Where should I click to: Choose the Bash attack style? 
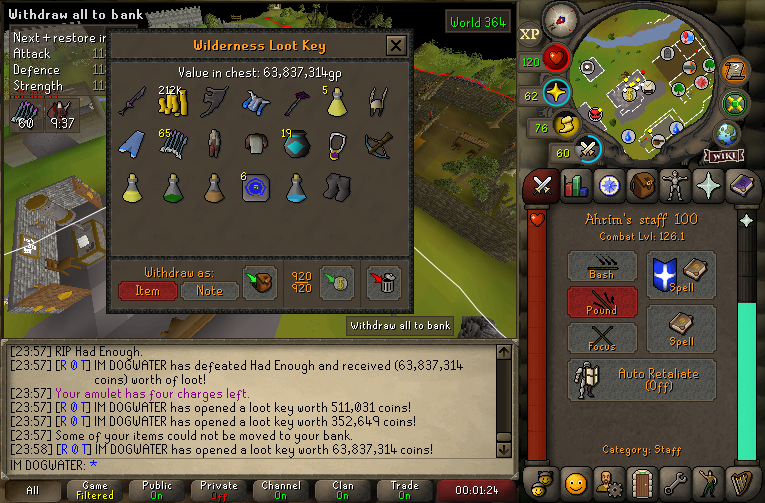602,266
